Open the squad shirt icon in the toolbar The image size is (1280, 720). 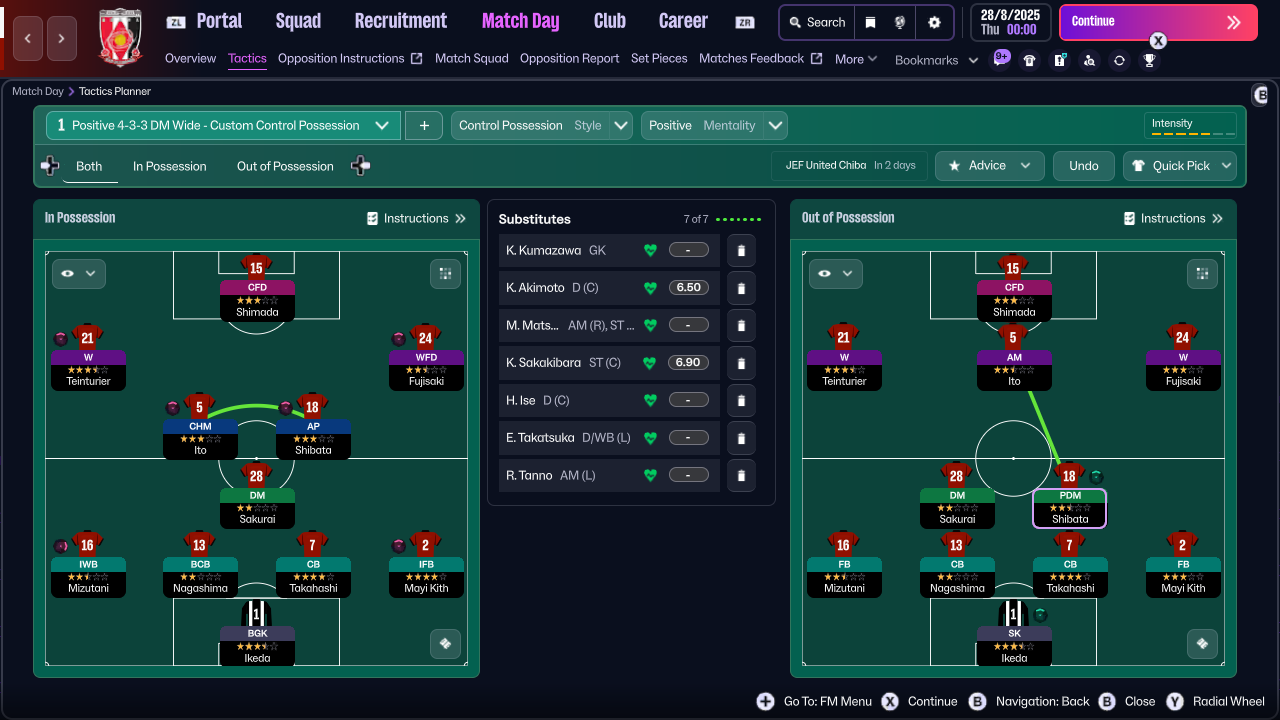pyautogui.click(x=1030, y=60)
